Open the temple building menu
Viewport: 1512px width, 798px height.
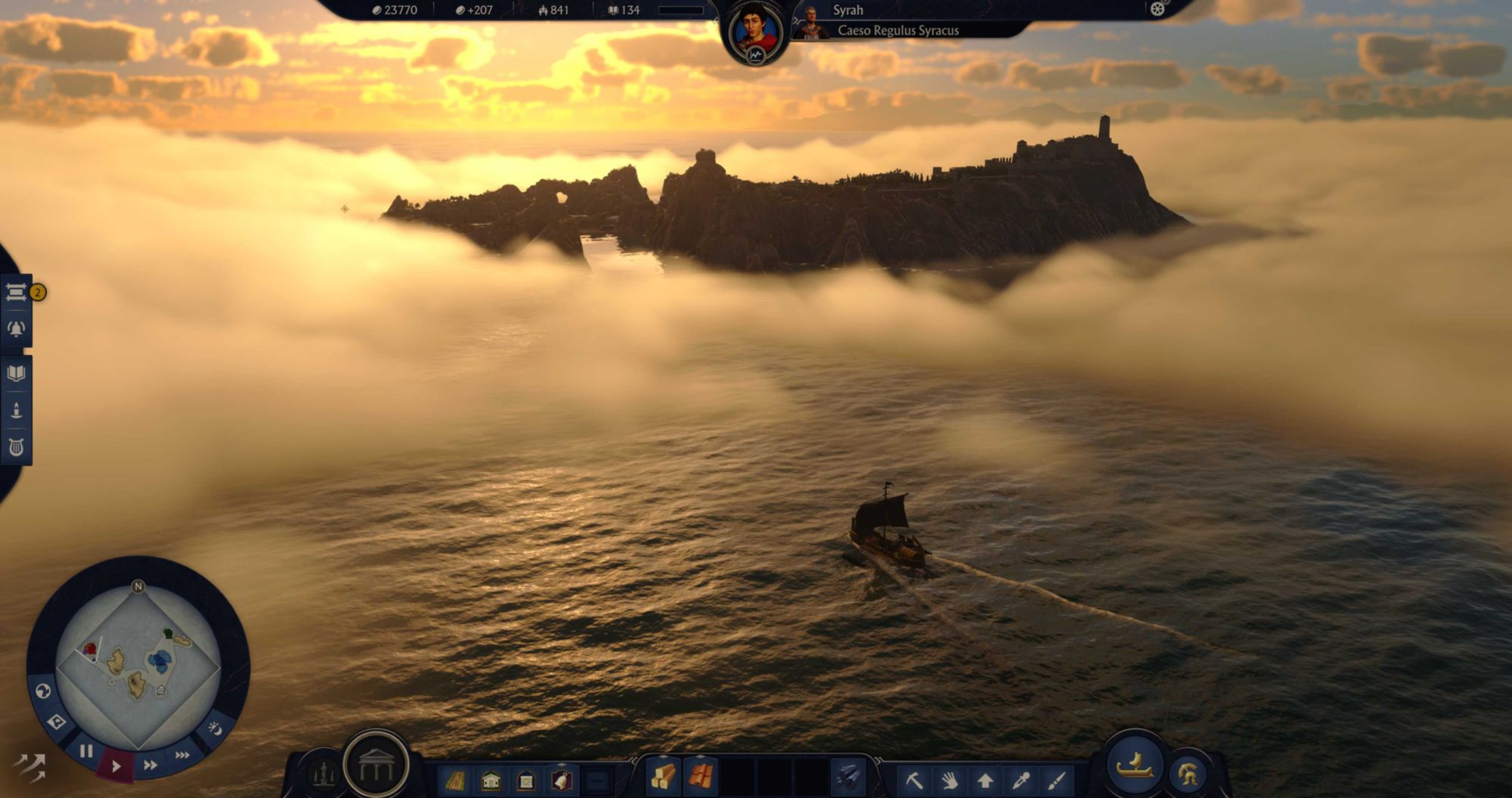click(x=376, y=766)
